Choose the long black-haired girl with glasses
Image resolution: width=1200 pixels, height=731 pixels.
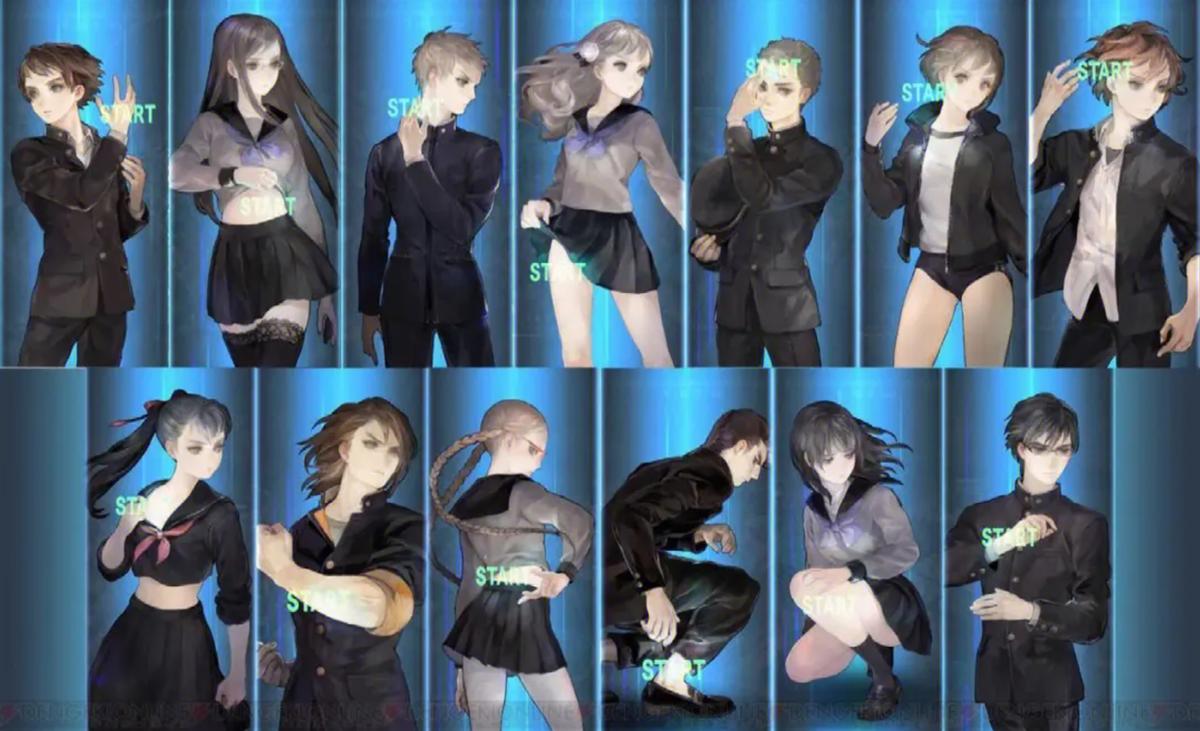coord(256,190)
